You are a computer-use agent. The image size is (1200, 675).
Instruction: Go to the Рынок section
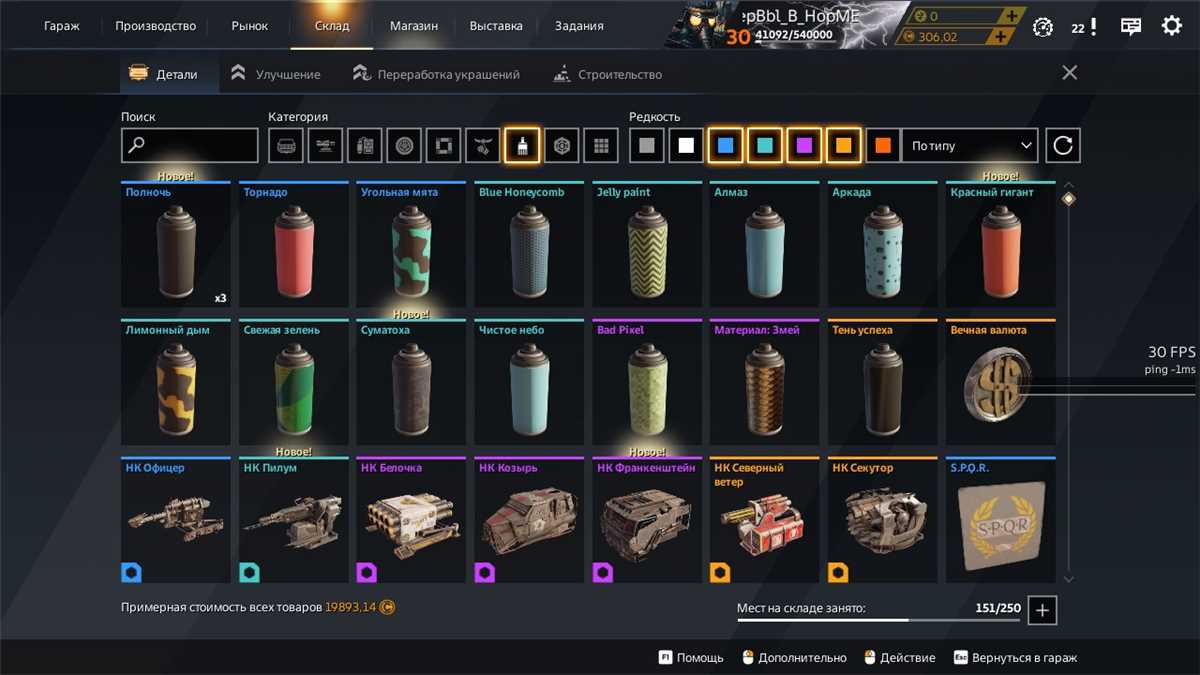click(249, 26)
